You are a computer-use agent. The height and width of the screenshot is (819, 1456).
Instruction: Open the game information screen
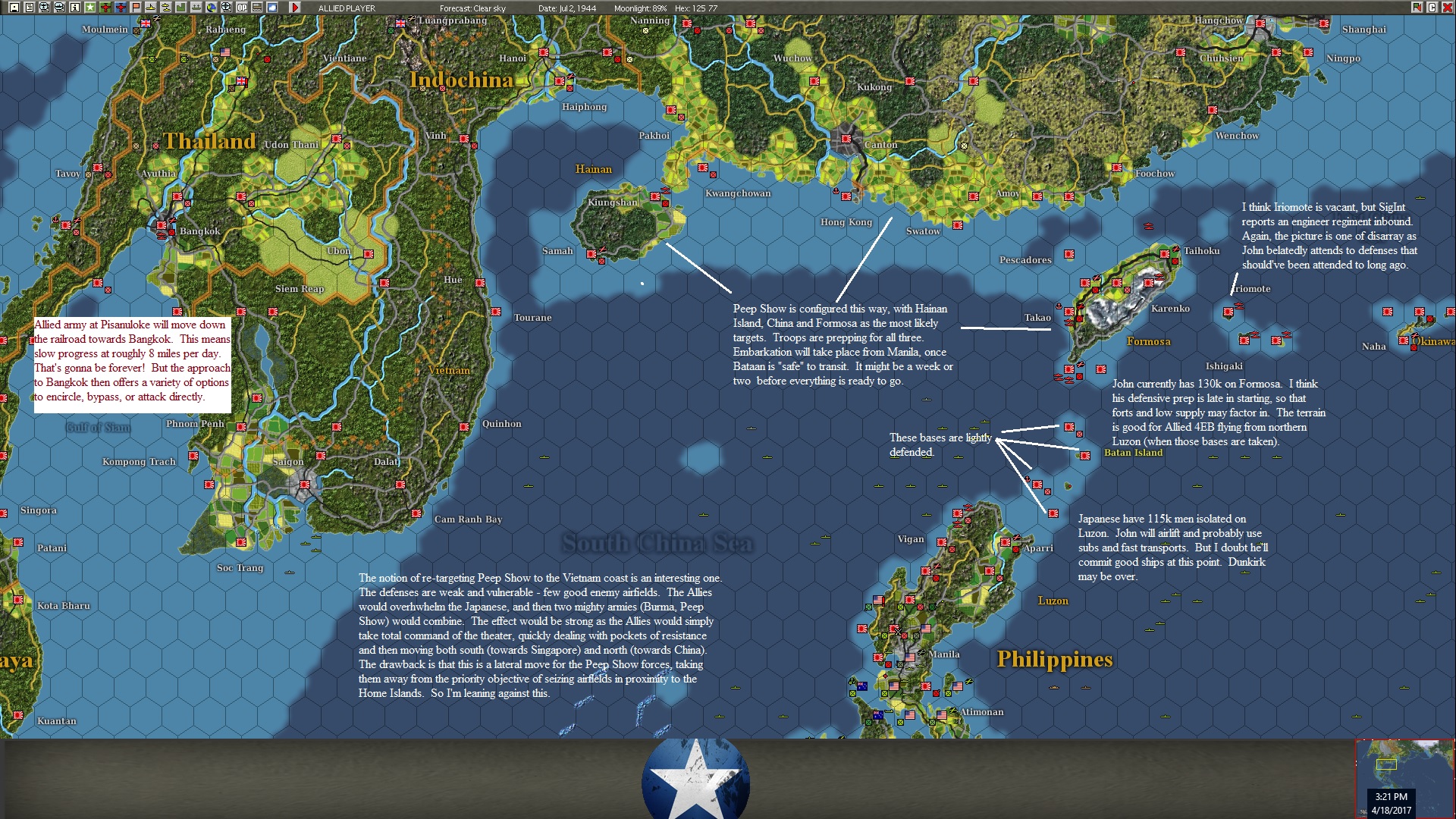pyautogui.click(x=74, y=8)
